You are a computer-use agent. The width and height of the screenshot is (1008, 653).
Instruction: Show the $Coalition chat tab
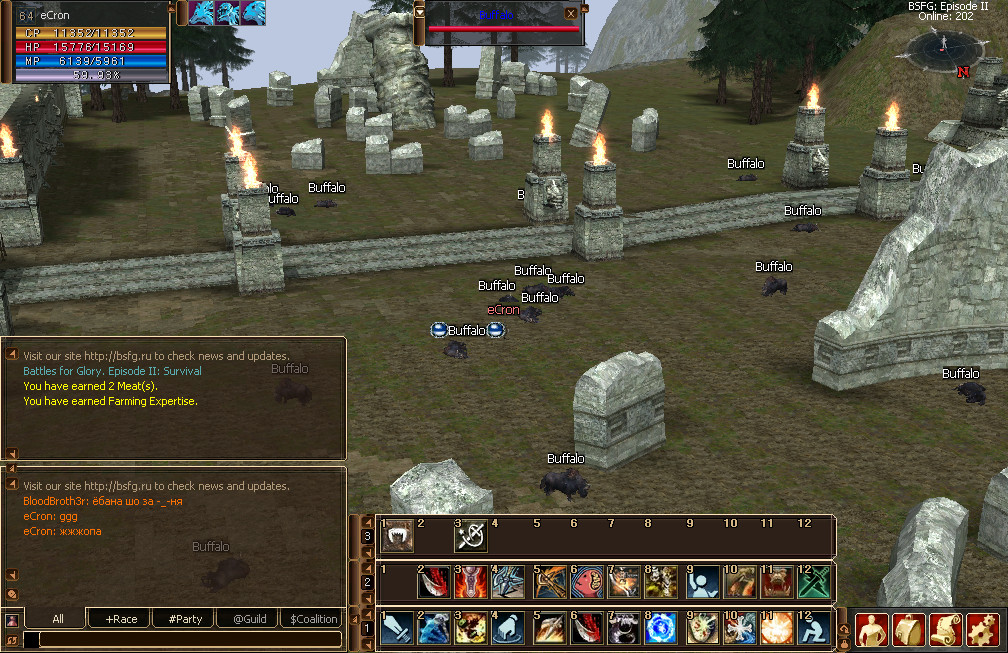tap(312, 619)
